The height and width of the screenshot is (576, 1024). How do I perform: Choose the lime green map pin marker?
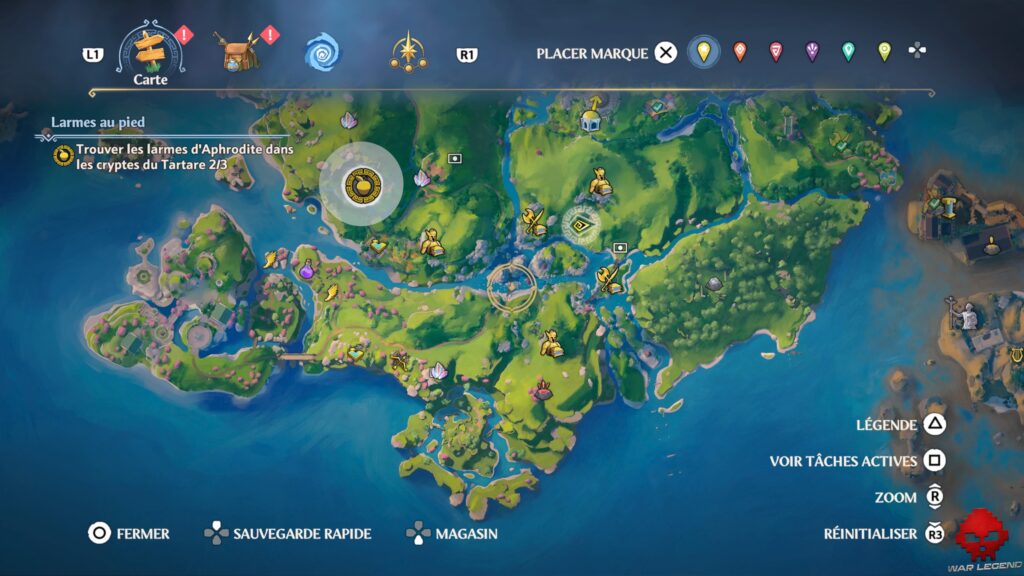click(884, 52)
